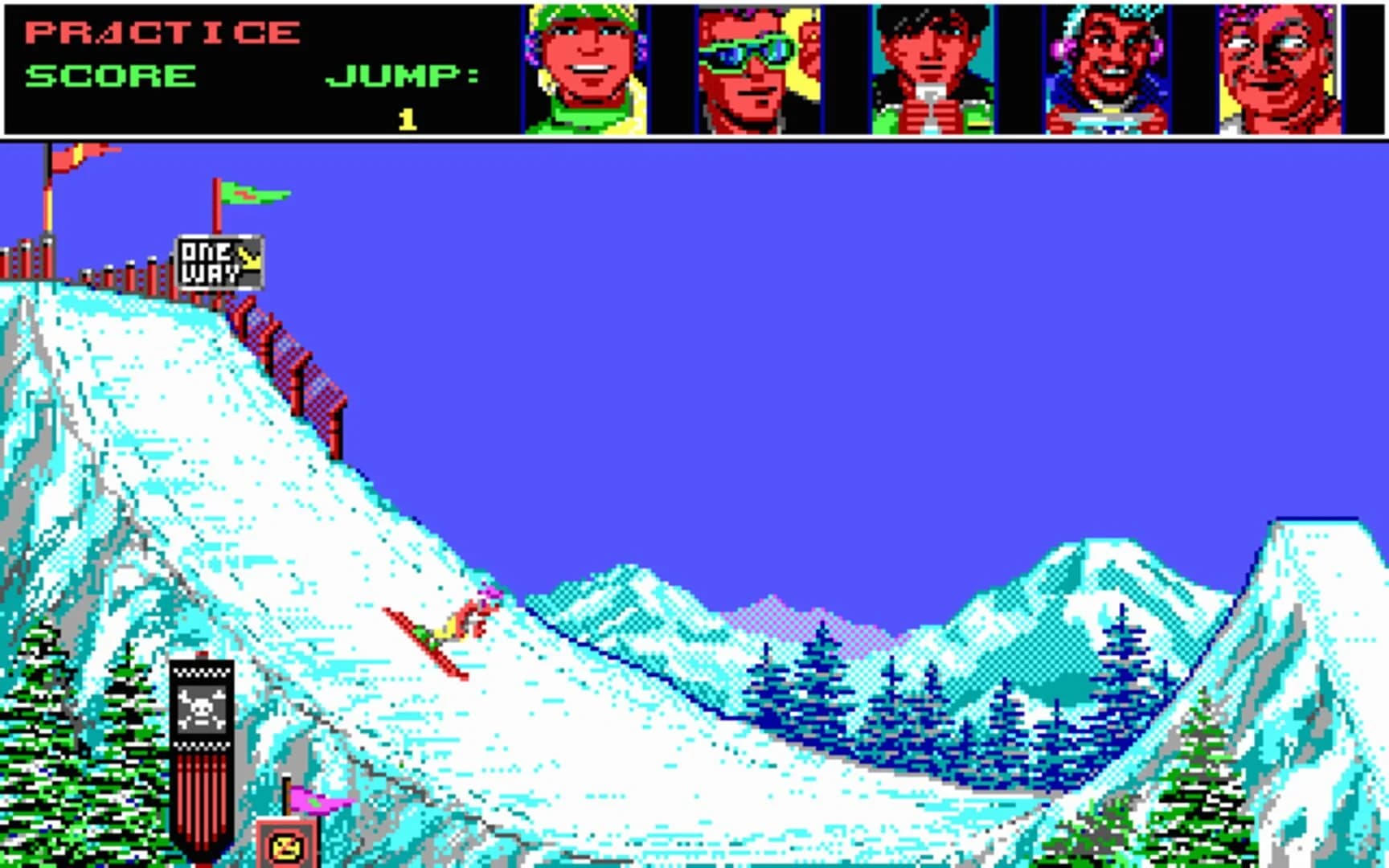Click the ONE WAY sign
The width and height of the screenshot is (1389, 868).
click(x=219, y=260)
